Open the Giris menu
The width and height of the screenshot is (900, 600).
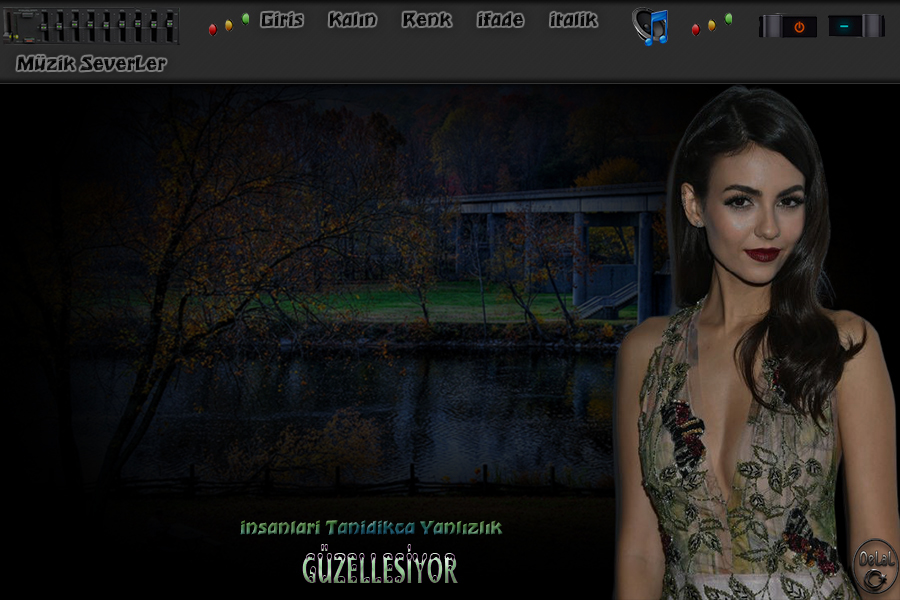tap(281, 20)
